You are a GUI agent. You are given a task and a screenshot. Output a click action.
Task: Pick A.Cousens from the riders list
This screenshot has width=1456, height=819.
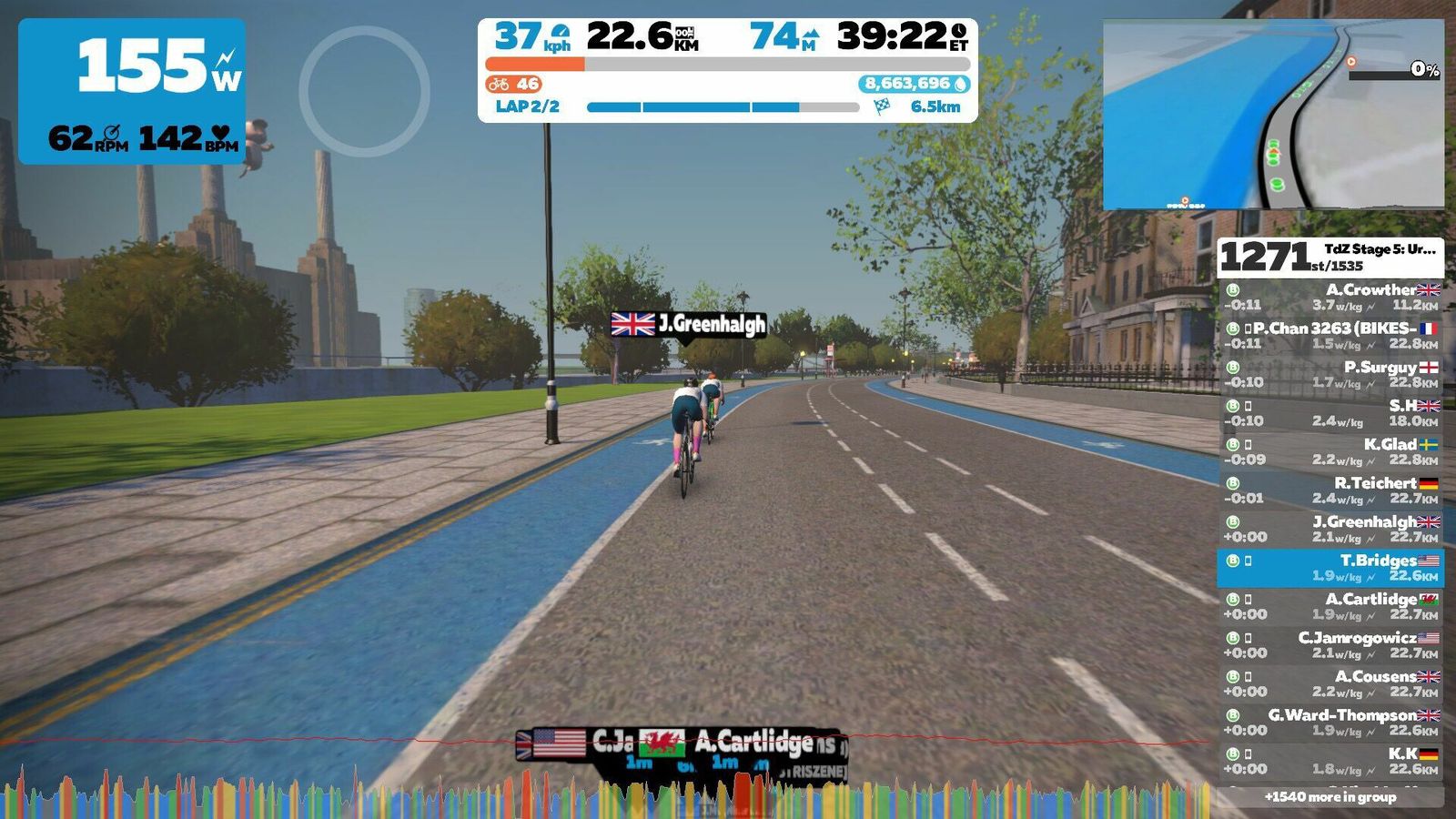click(1330, 683)
